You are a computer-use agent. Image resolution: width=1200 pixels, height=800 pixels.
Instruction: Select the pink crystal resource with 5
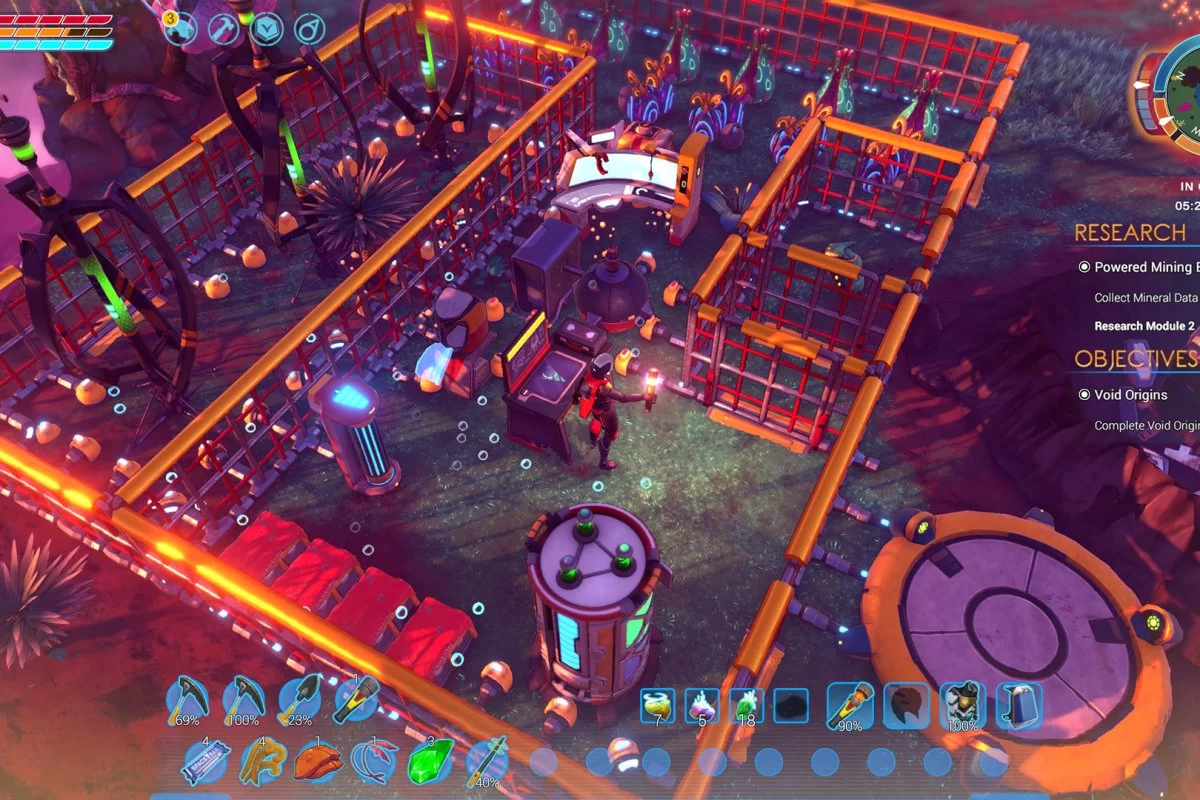[x=702, y=706]
